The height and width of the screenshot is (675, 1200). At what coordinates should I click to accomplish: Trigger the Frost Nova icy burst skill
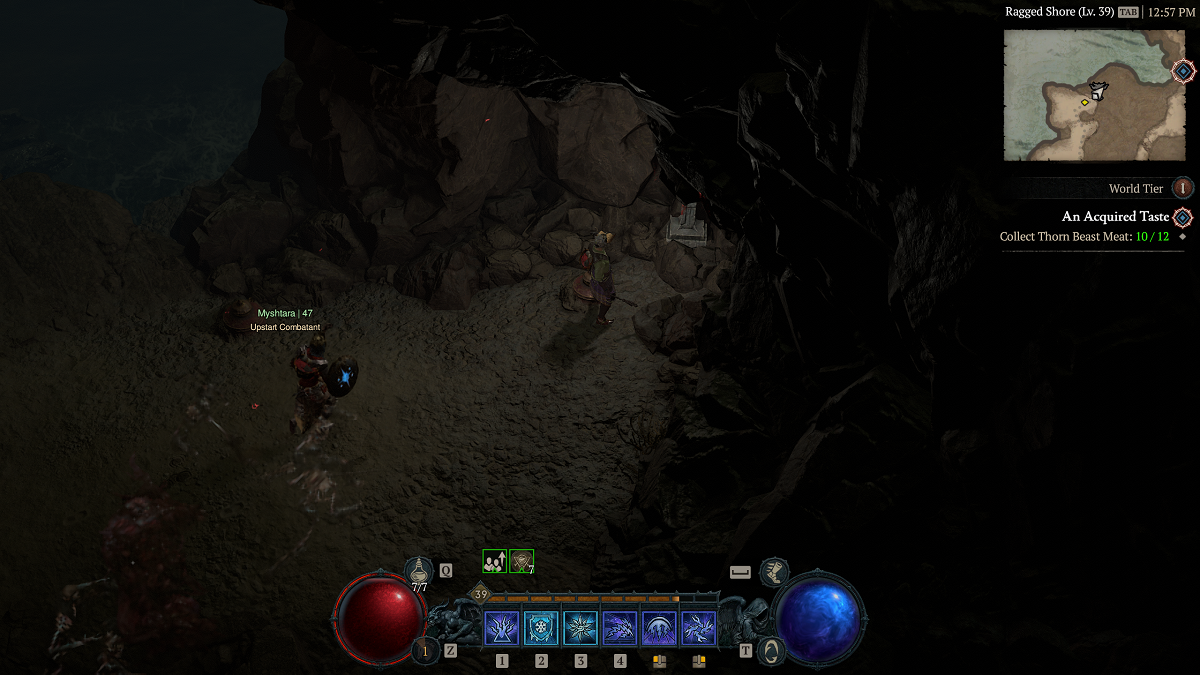point(581,628)
